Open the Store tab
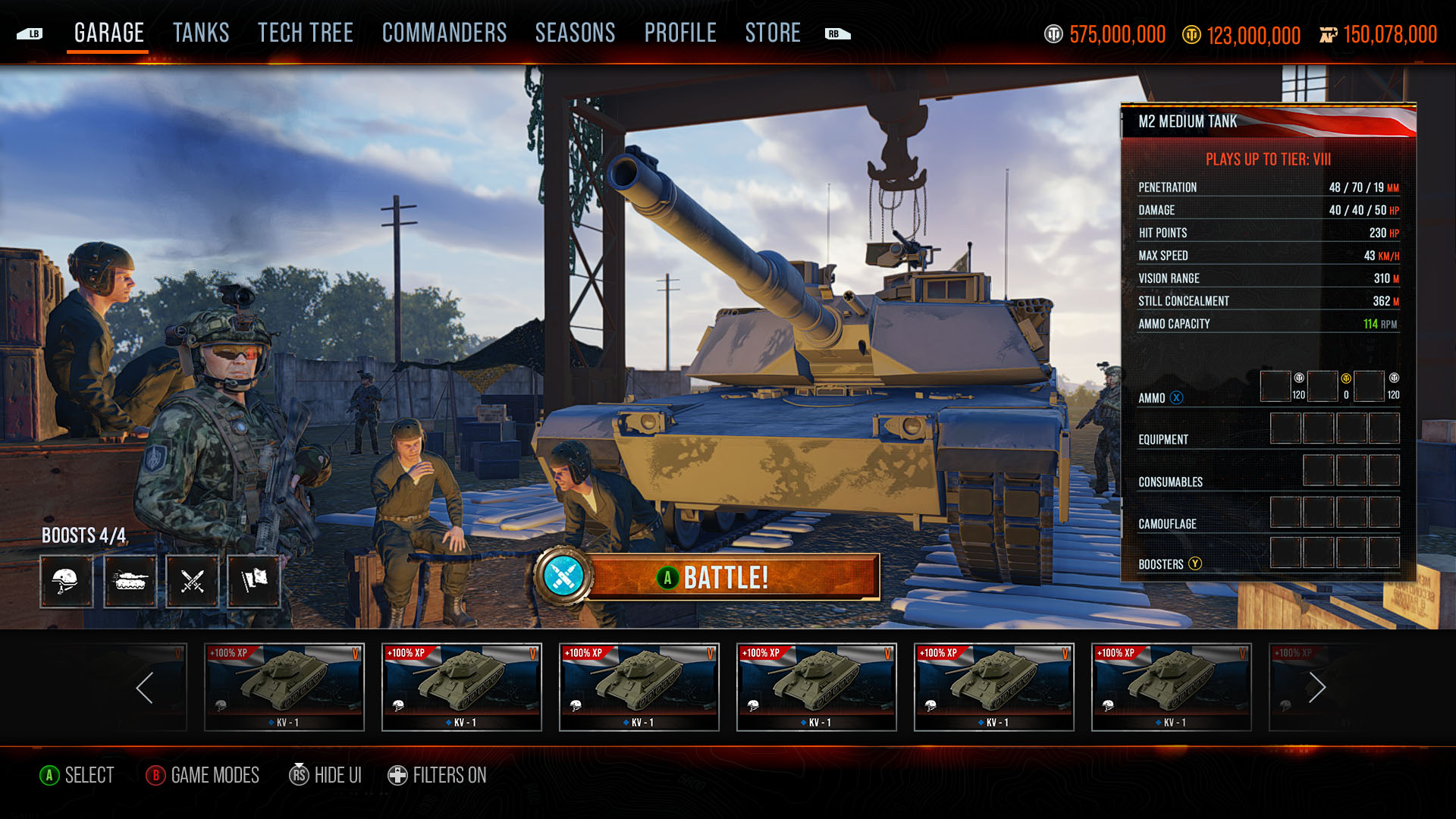This screenshot has height=819, width=1456. [x=773, y=33]
